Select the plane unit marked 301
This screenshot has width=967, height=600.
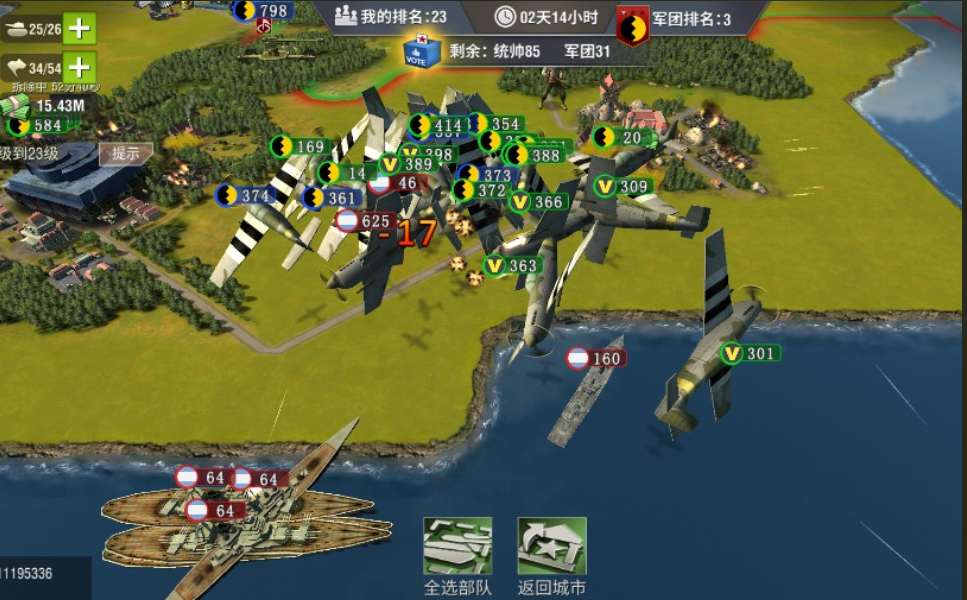click(x=750, y=353)
